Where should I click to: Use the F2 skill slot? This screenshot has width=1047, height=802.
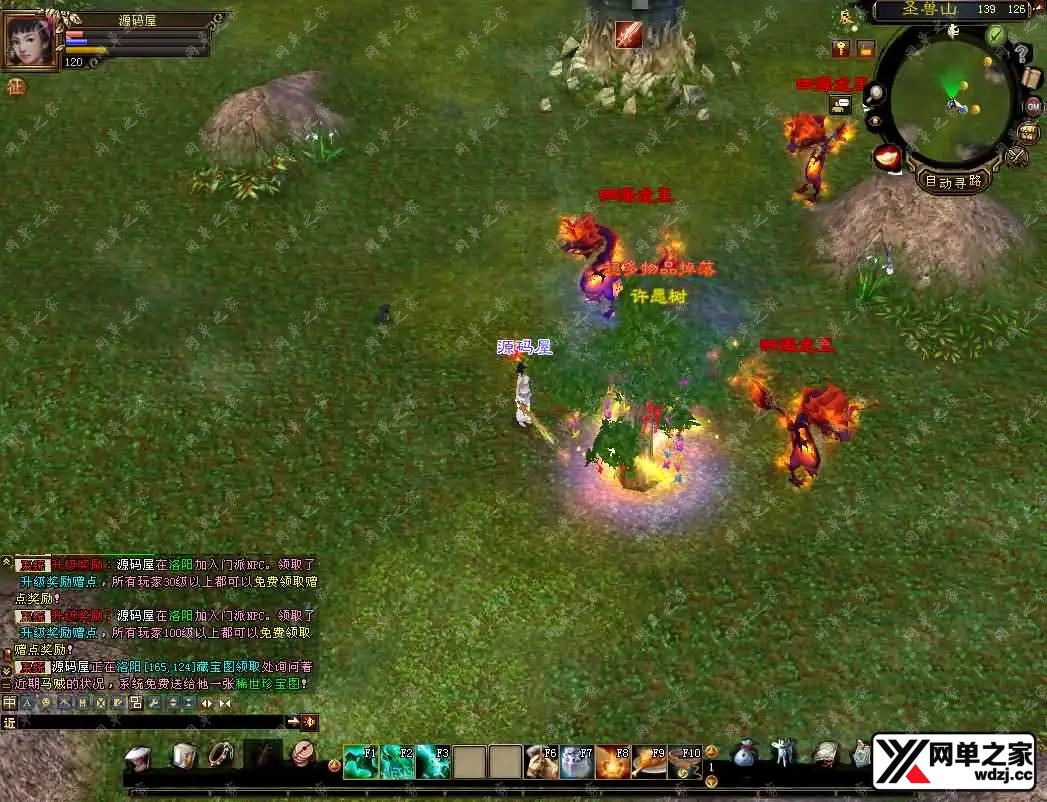click(x=397, y=761)
